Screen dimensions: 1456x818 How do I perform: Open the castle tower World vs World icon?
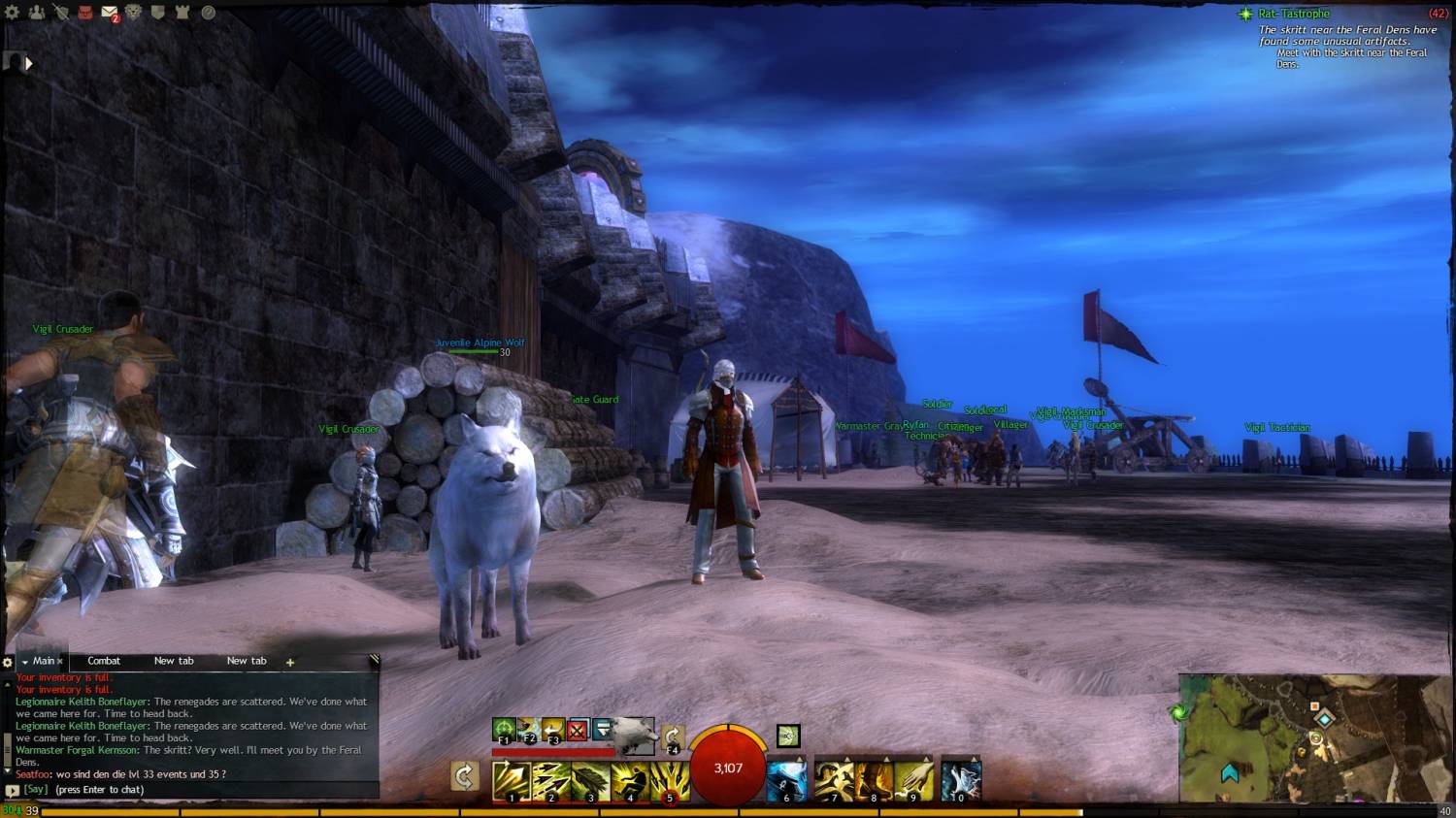[182, 13]
